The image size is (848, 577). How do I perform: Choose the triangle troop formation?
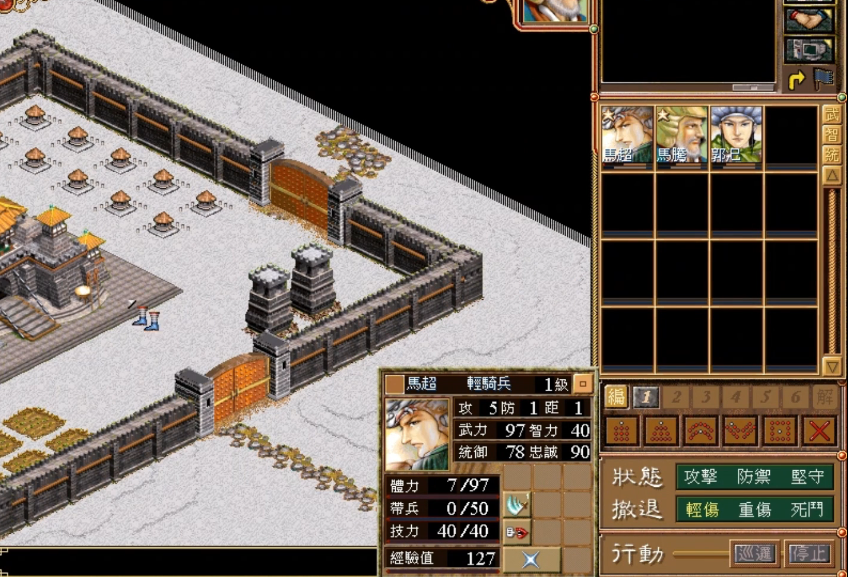tap(659, 431)
